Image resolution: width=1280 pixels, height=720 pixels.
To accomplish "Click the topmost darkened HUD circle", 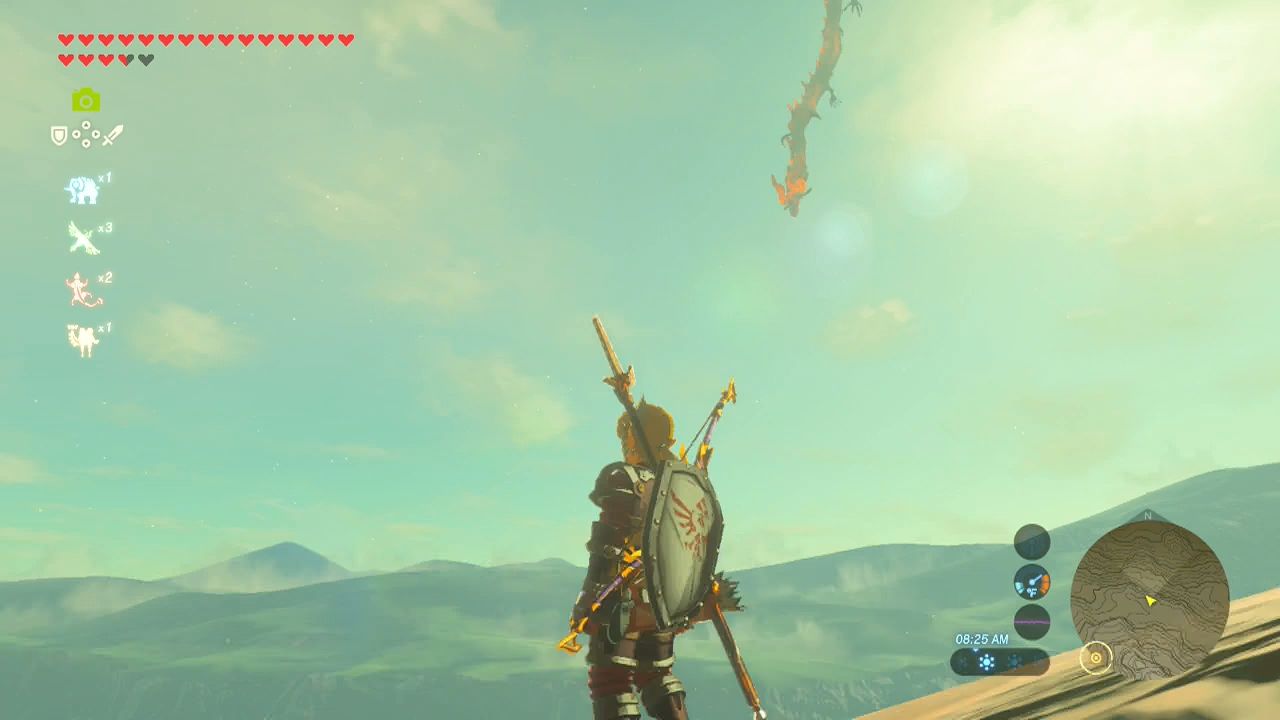I will (x=1031, y=541).
